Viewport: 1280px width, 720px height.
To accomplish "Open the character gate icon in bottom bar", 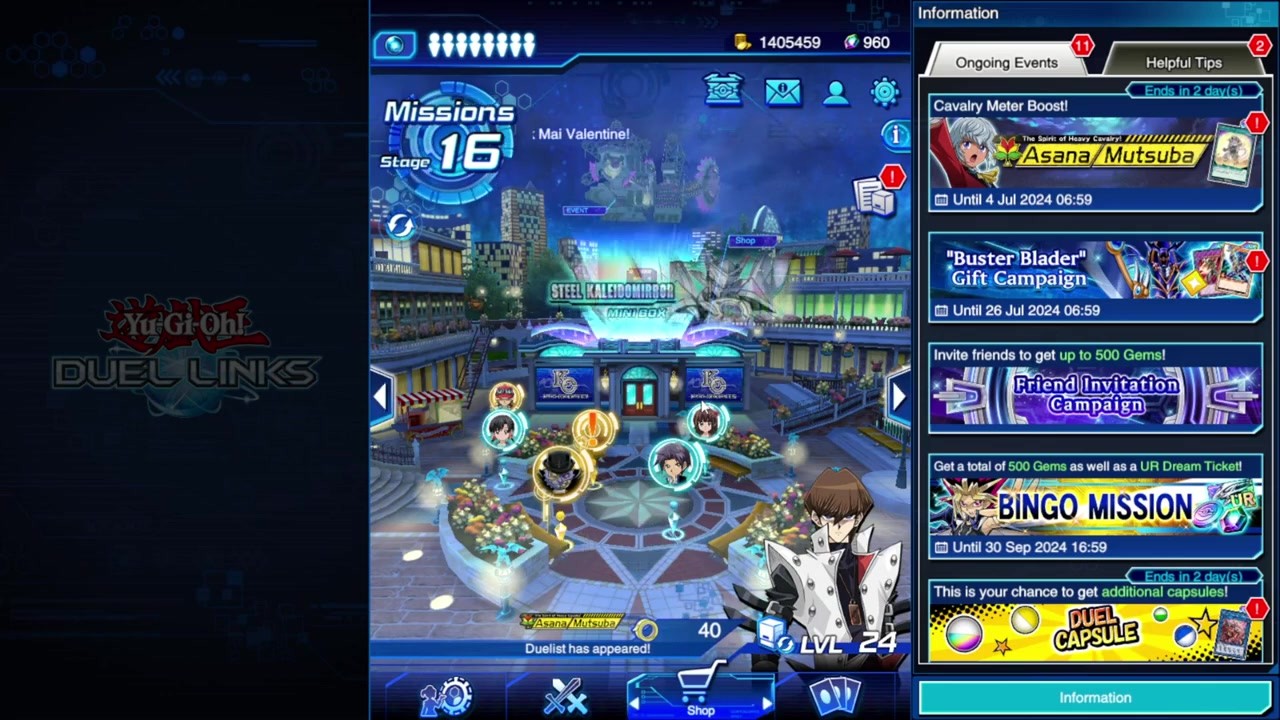I will pyautogui.click(x=447, y=696).
